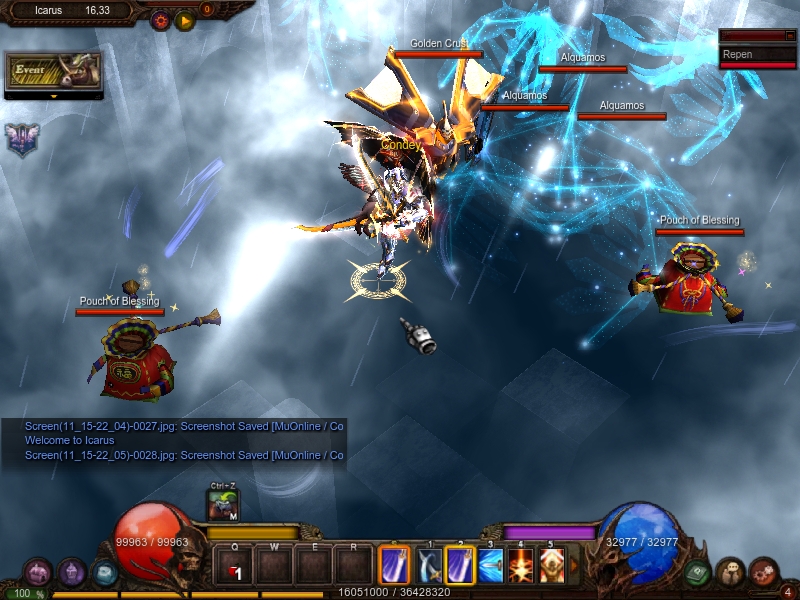Open the winged shield emblem icon
The image size is (800, 600).
20,140
